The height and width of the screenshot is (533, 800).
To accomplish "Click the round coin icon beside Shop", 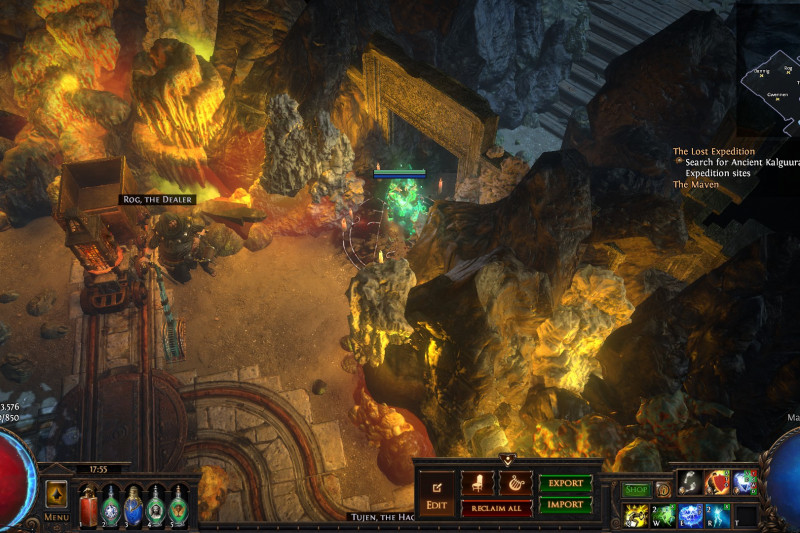I will pyautogui.click(x=663, y=490).
